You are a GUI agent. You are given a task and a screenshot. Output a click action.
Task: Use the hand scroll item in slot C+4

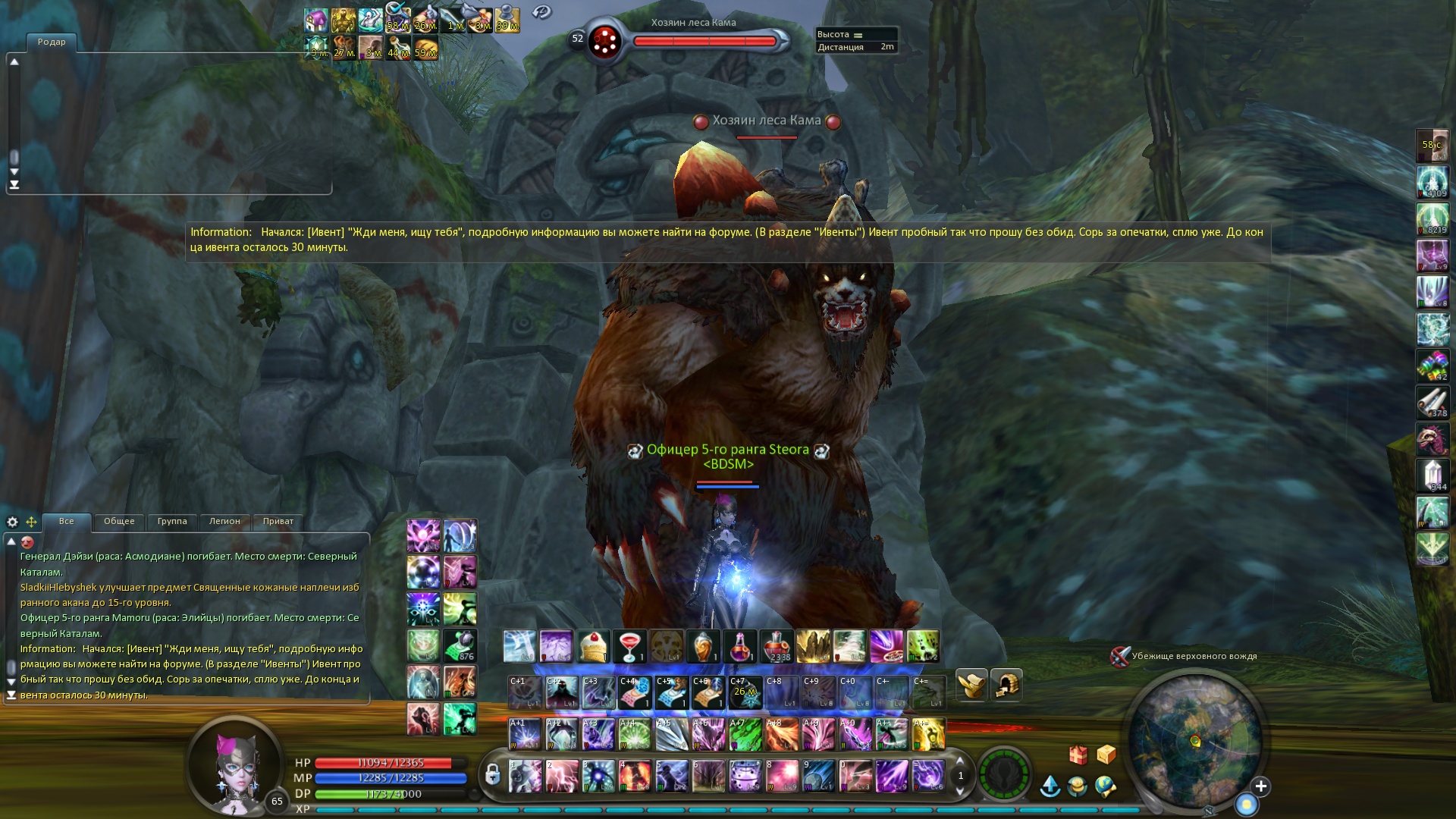point(635,692)
